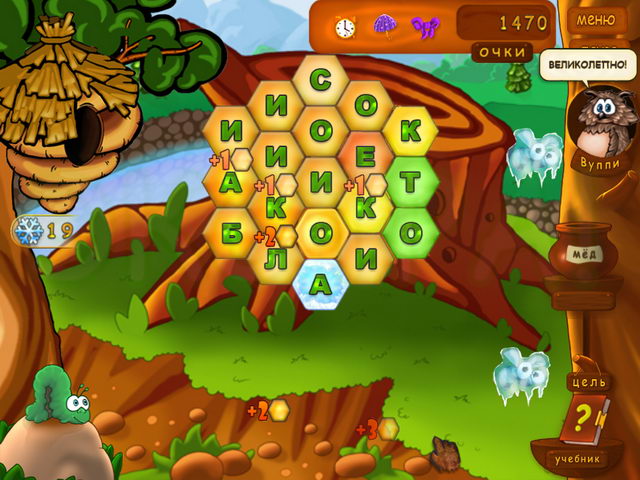640x480 pixels.
Task: Open the меню button
Action: click(x=596, y=19)
